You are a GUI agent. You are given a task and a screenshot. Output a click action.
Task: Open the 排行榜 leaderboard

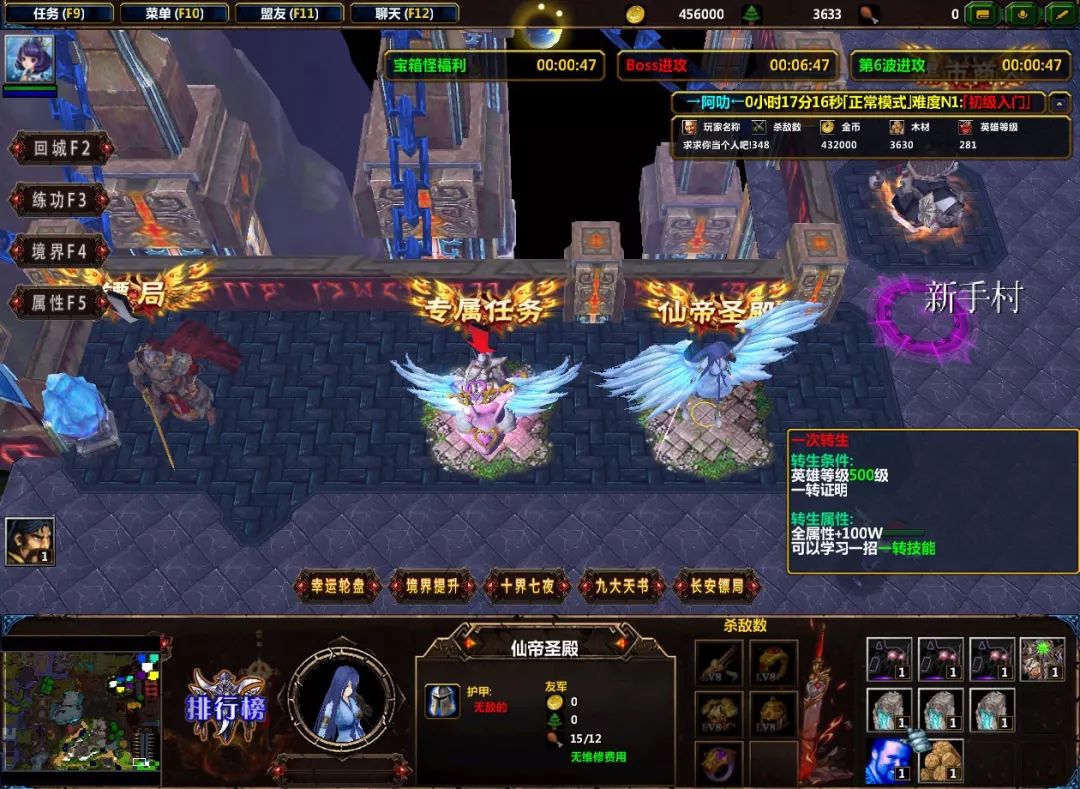click(x=226, y=704)
